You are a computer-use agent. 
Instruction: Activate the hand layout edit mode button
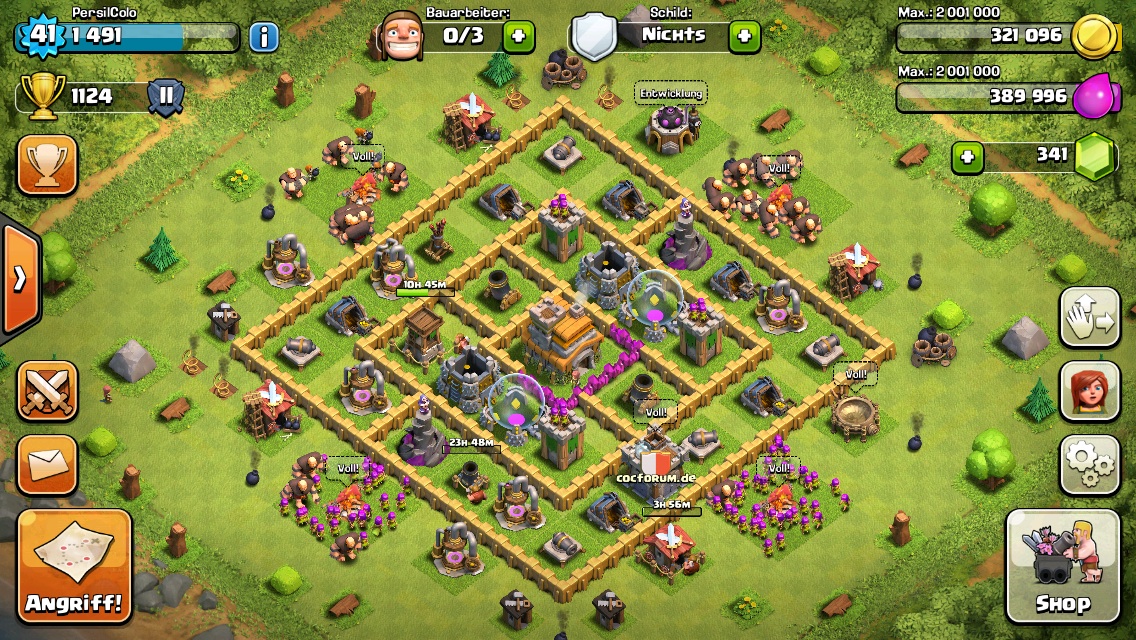[1089, 318]
